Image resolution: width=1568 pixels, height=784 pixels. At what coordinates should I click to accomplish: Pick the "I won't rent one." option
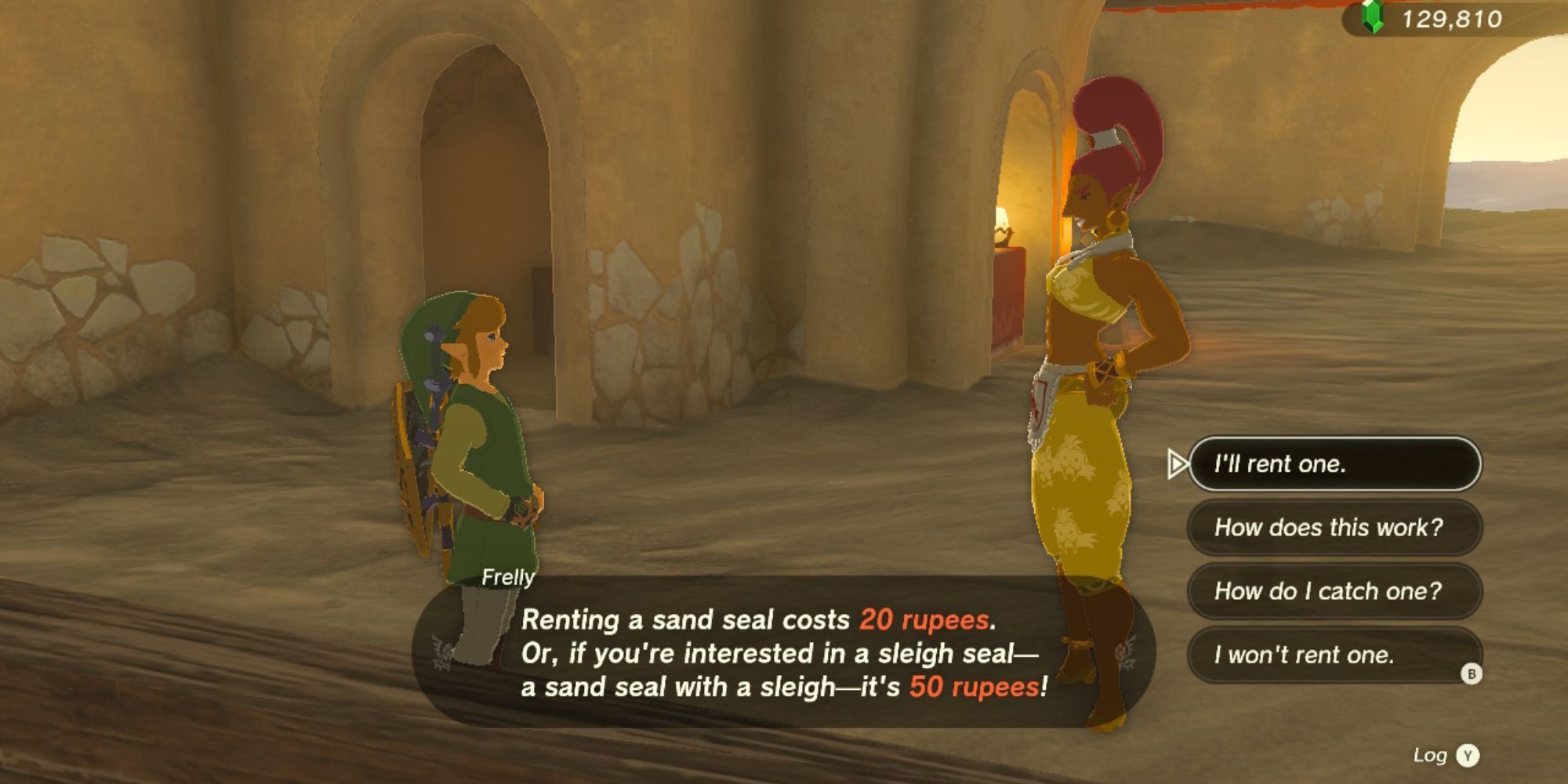[x=1333, y=655]
